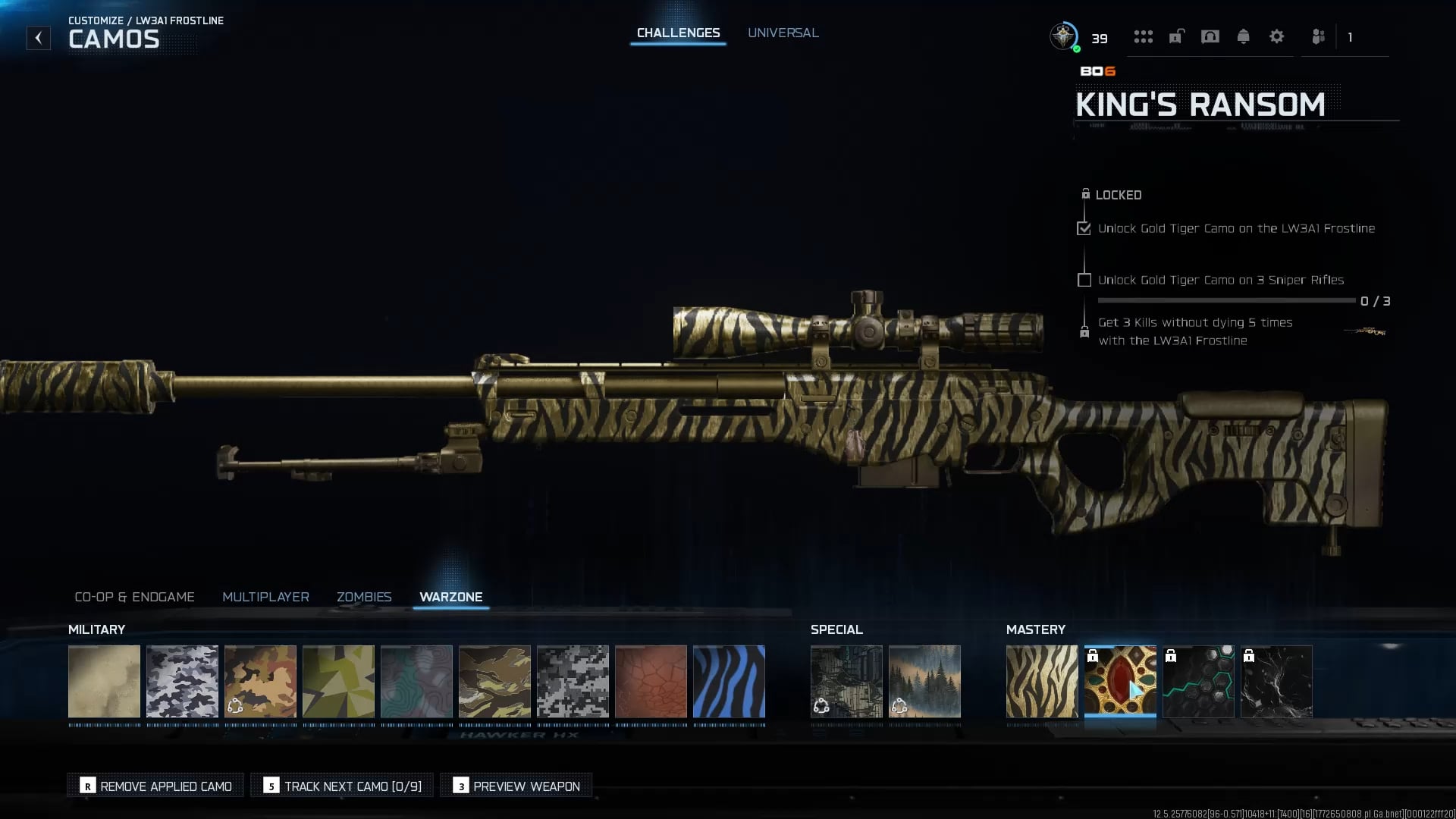This screenshot has width=1456, height=819.
Task: Select the grey digital pixel camo
Action: [x=573, y=681]
